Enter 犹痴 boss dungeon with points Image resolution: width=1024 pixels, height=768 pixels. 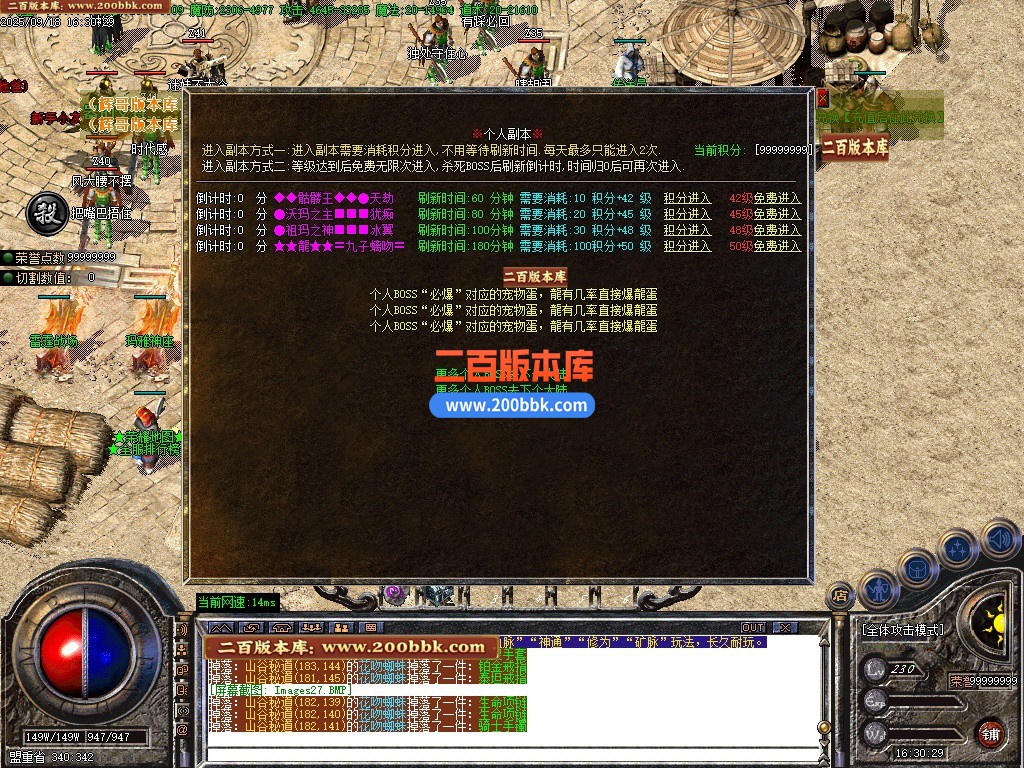pyautogui.click(x=687, y=214)
